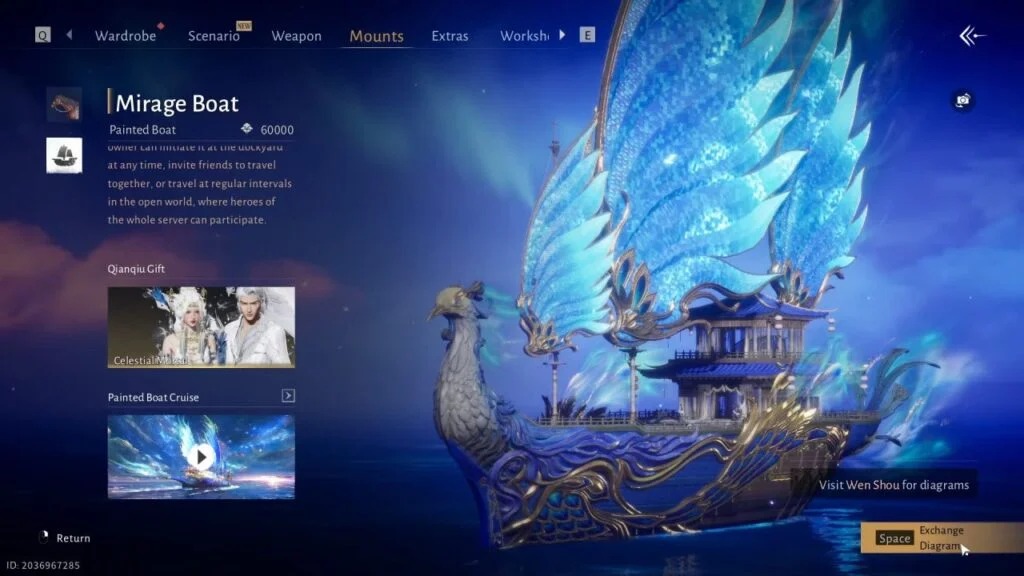Select the painted boat category icon
The image size is (1024, 576).
point(64,155)
